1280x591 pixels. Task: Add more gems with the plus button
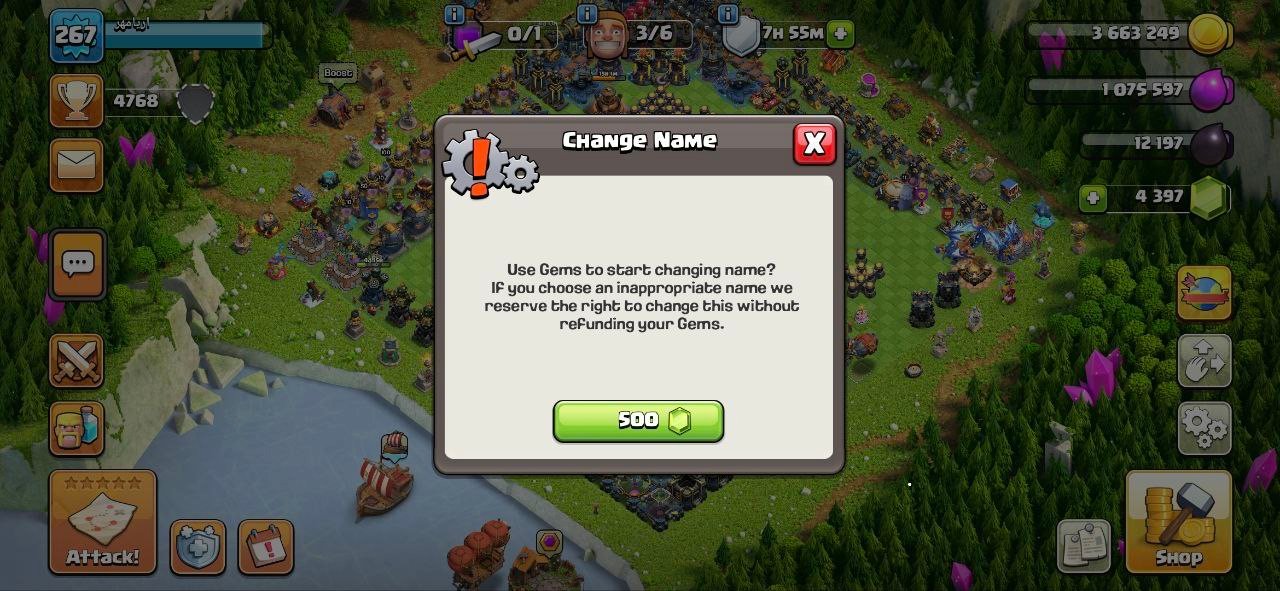coord(1093,198)
